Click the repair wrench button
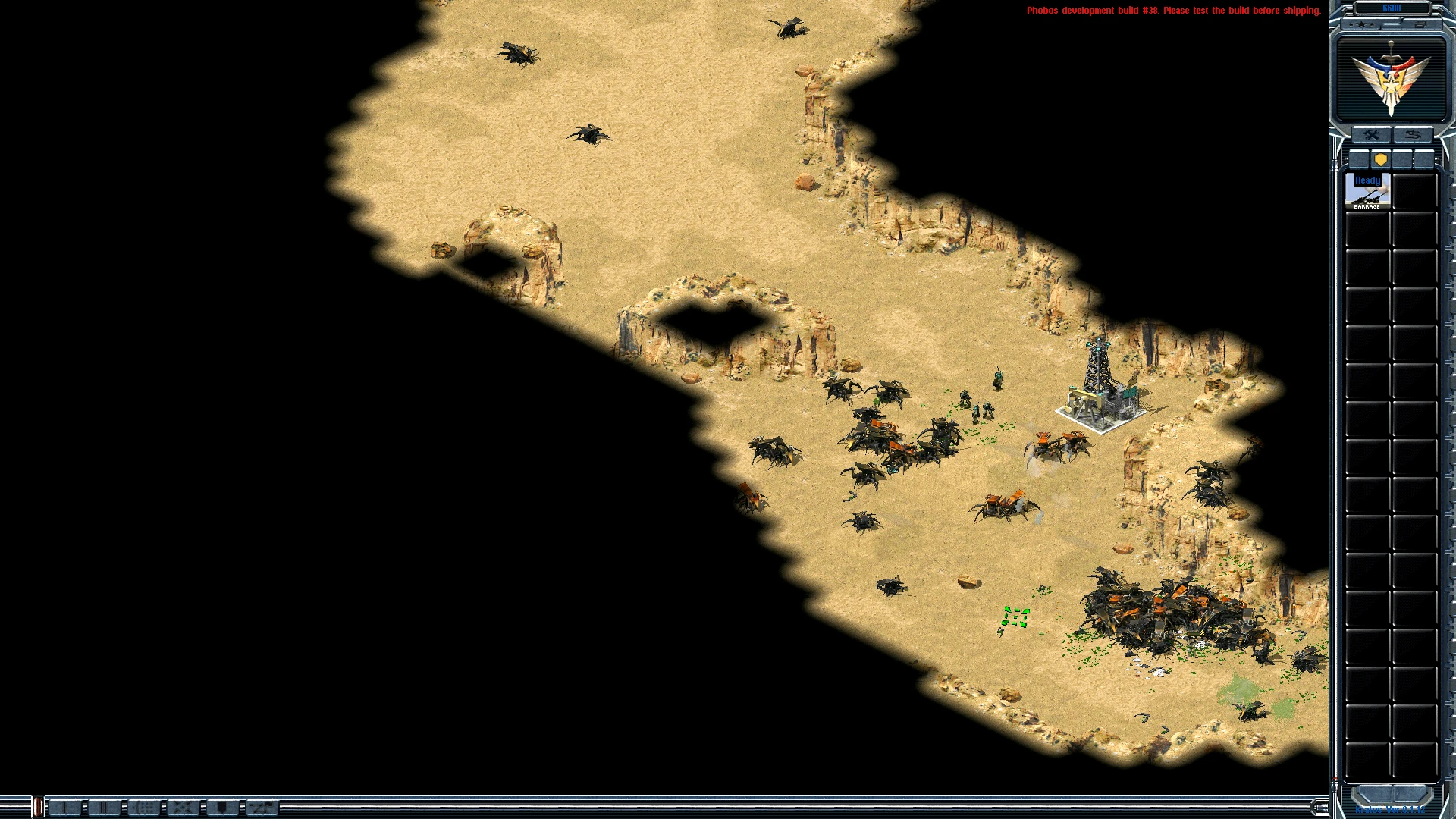The height and width of the screenshot is (819, 1456). coord(1371,135)
